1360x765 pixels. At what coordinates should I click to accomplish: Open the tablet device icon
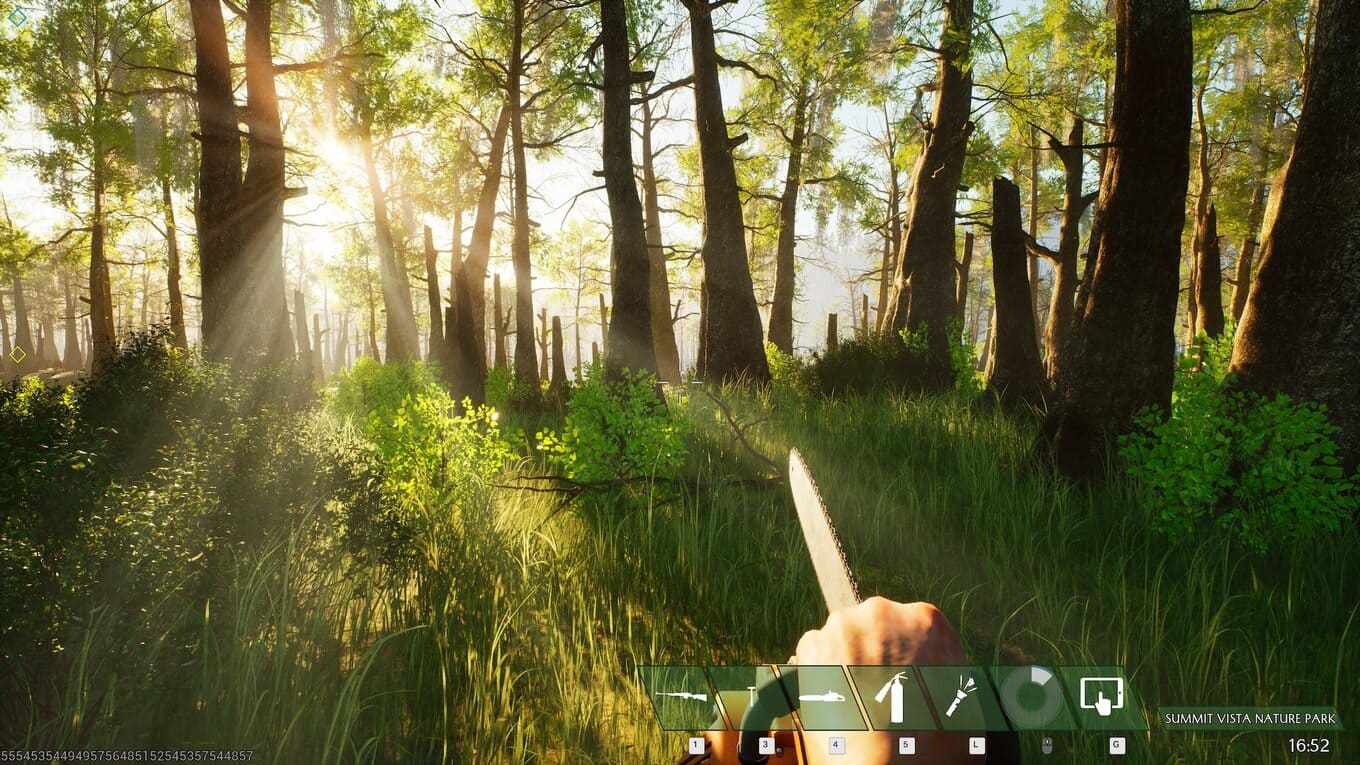[1102, 697]
